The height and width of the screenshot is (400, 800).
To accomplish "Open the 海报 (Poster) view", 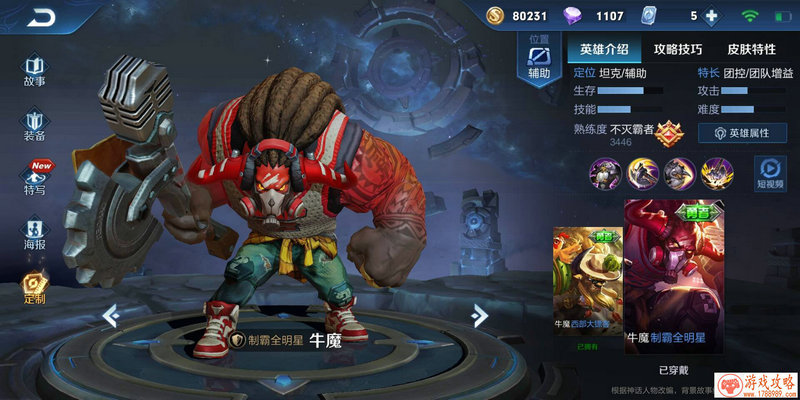I will pyautogui.click(x=35, y=233).
